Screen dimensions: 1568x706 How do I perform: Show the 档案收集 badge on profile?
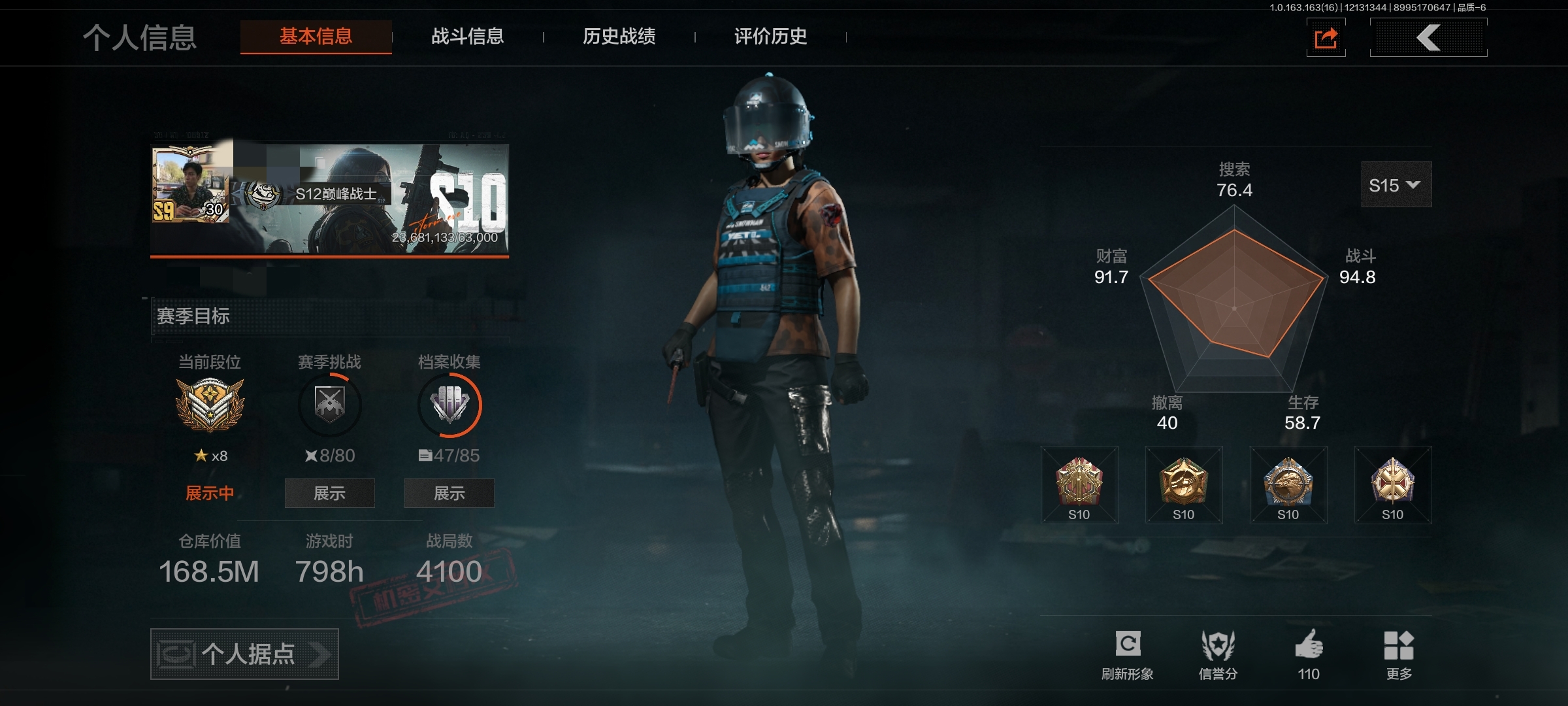pos(449,494)
